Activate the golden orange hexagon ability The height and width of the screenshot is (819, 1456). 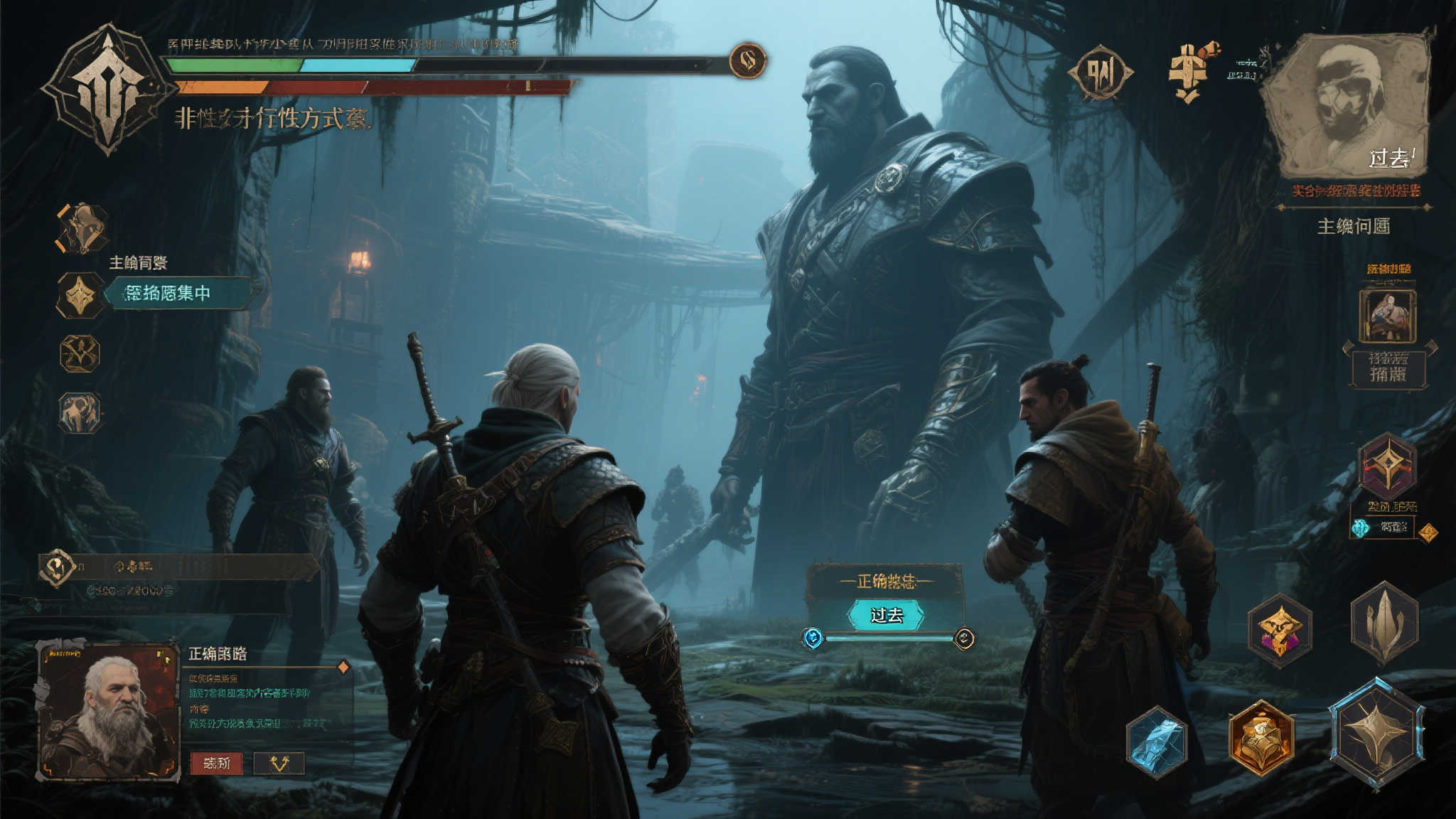tap(1261, 737)
